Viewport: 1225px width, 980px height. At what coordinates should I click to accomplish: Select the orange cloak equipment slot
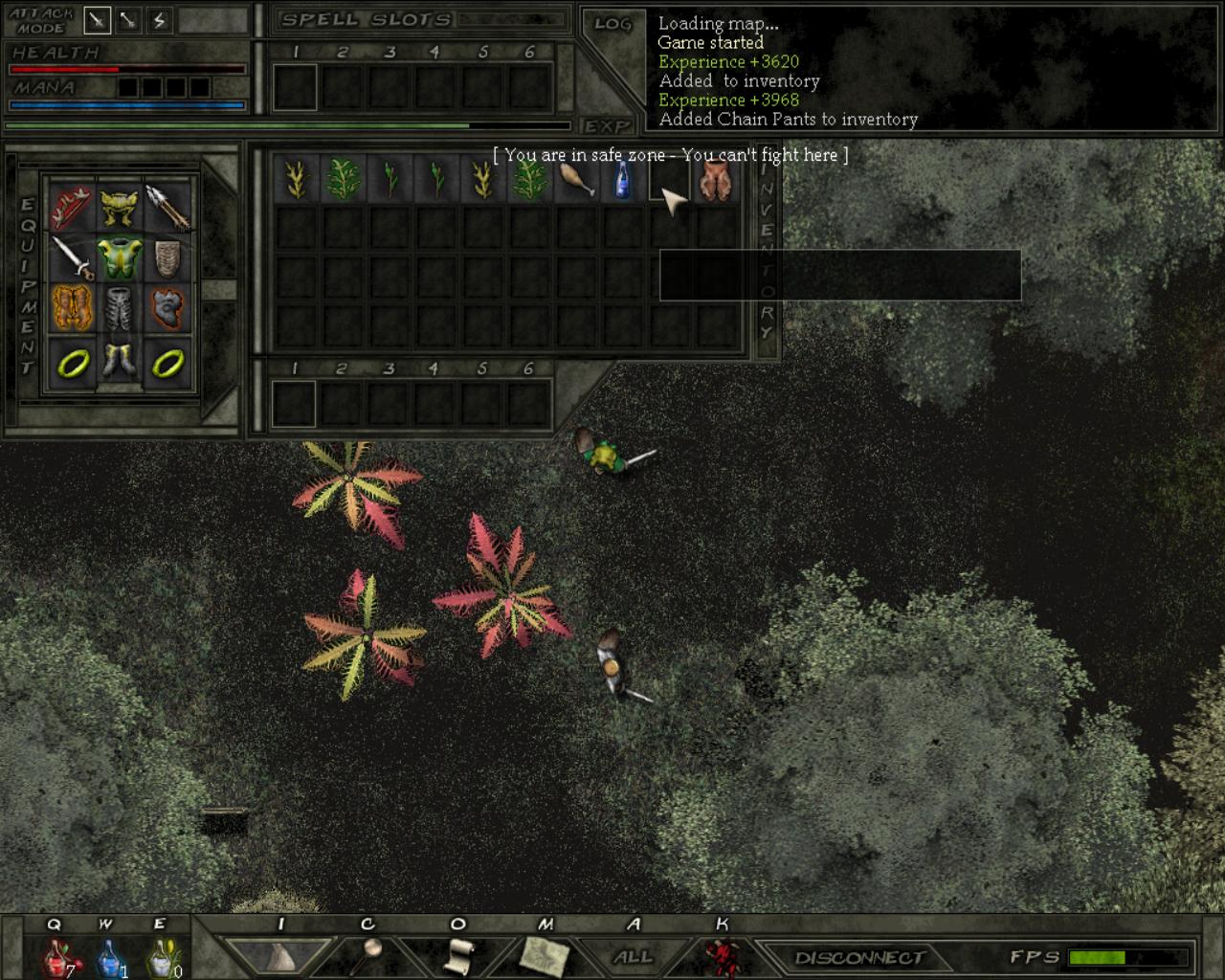pos(72,309)
